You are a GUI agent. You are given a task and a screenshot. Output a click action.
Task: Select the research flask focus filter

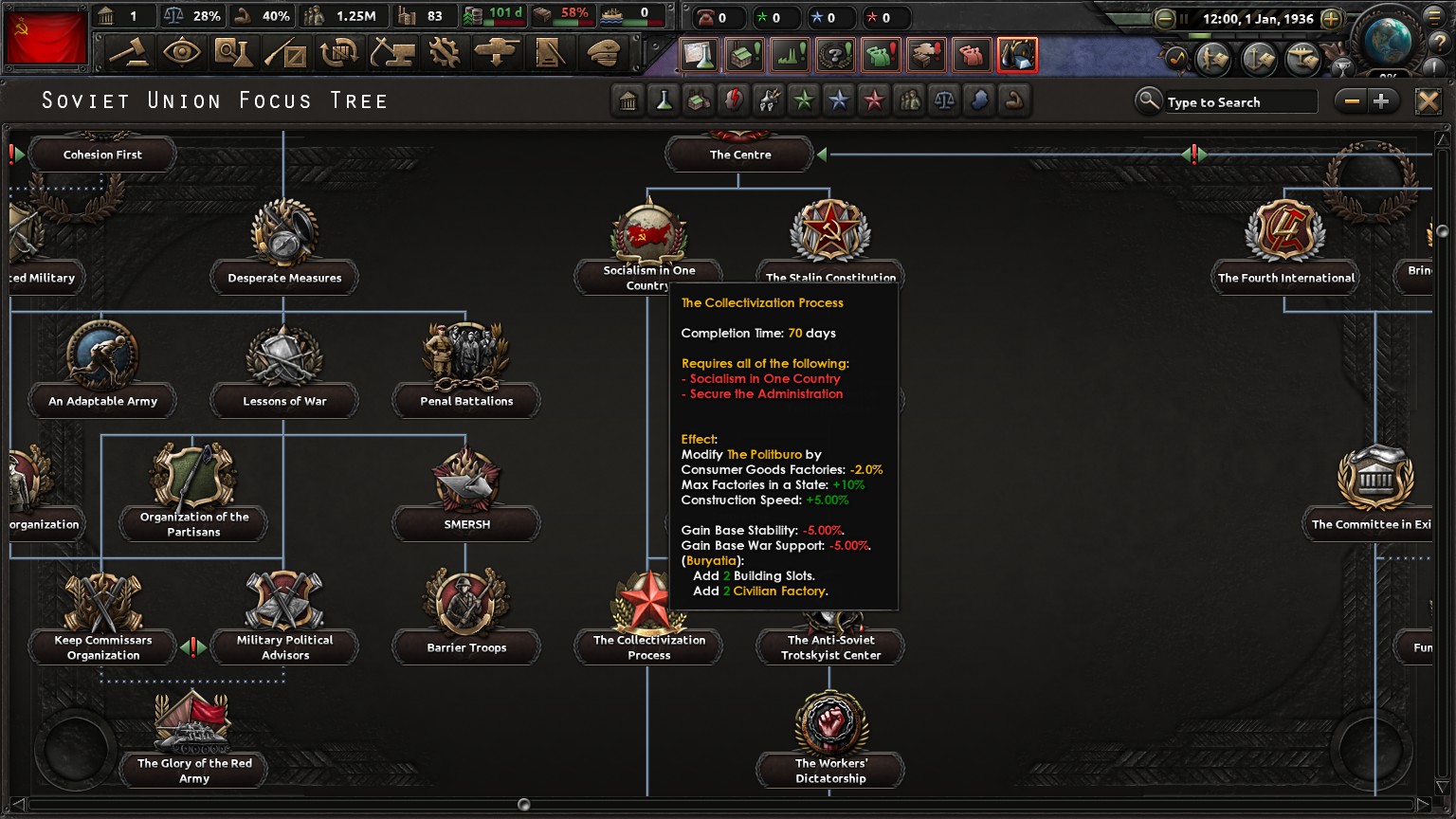click(x=664, y=101)
